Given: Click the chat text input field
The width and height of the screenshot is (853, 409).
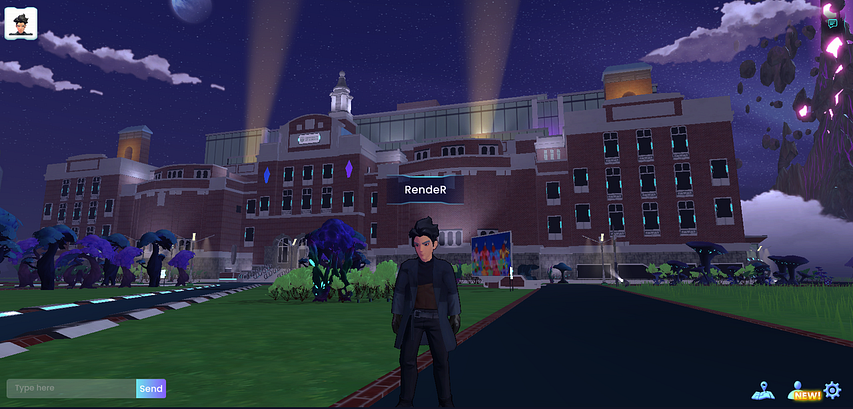Looking at the screenshot, I should (x=70, y=389).
